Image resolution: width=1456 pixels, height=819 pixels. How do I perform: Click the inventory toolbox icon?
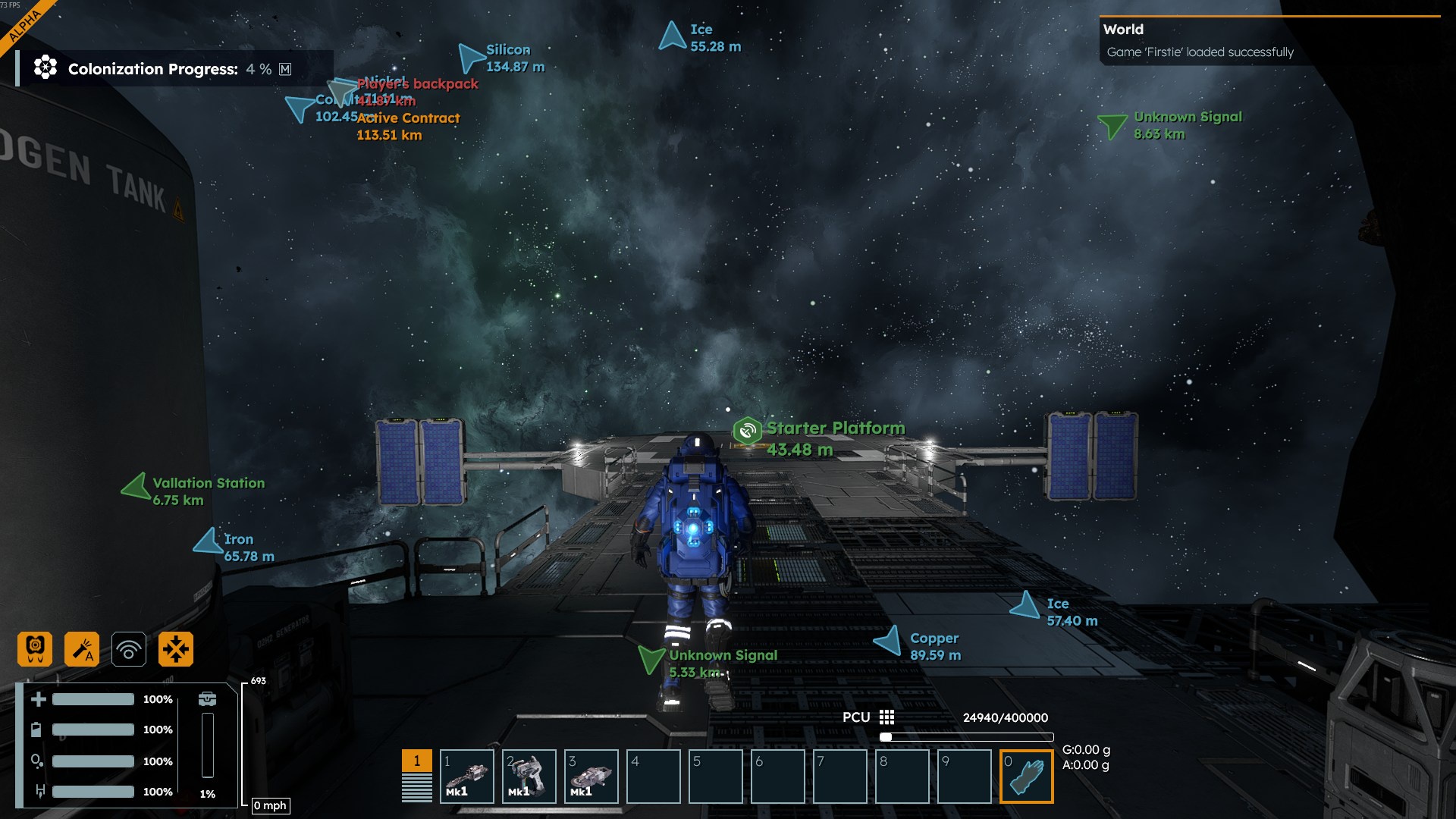(x=207, y=699)
